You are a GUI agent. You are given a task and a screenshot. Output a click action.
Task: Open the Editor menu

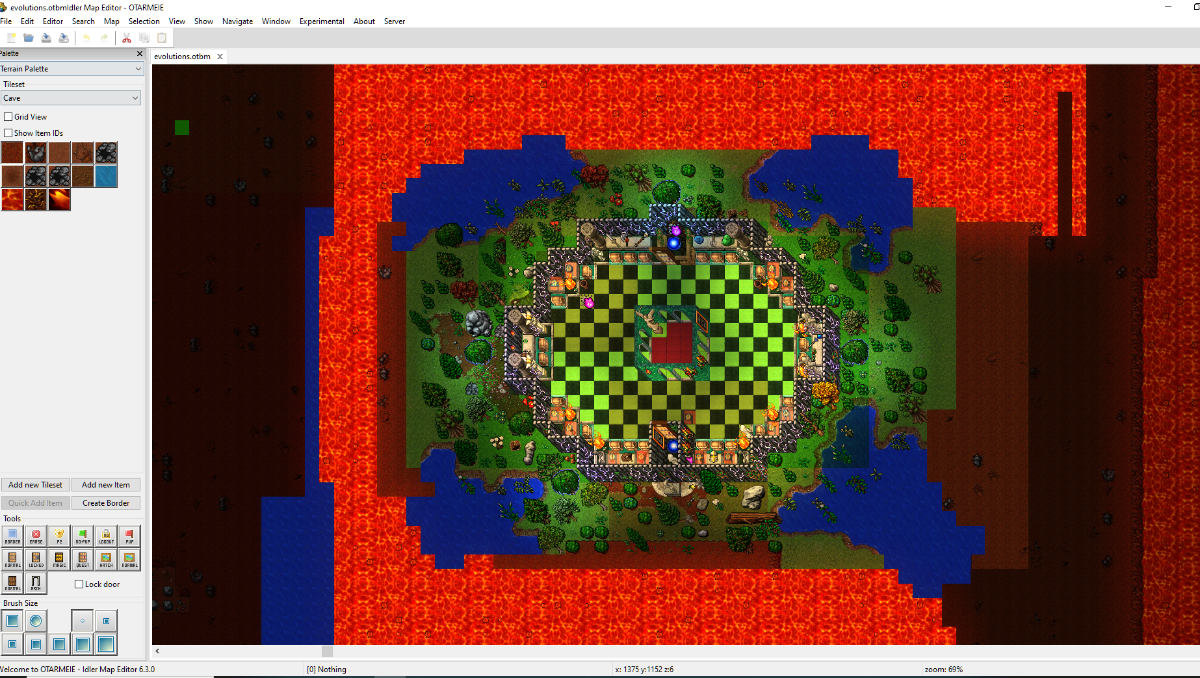tap(53, 21)
